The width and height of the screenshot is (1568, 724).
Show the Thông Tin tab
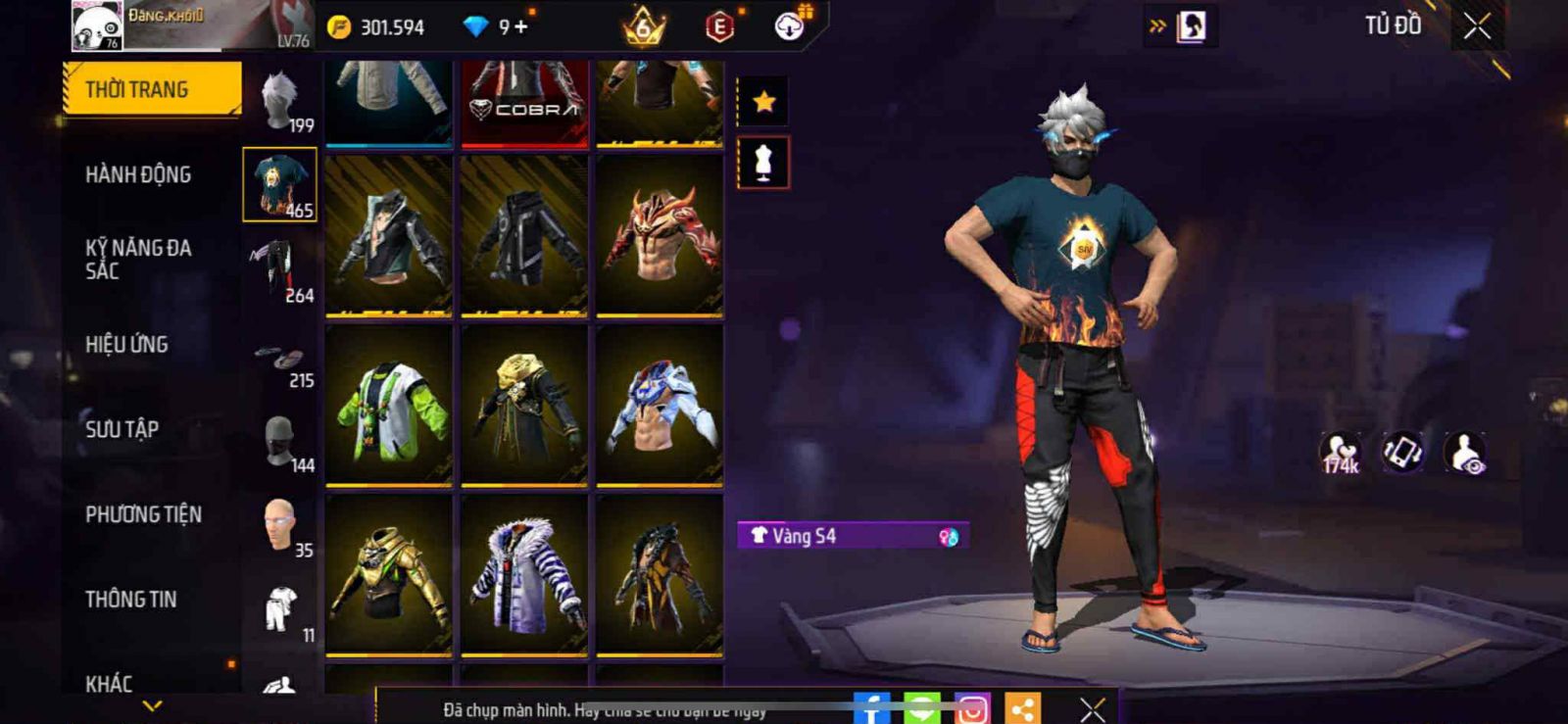130,599
